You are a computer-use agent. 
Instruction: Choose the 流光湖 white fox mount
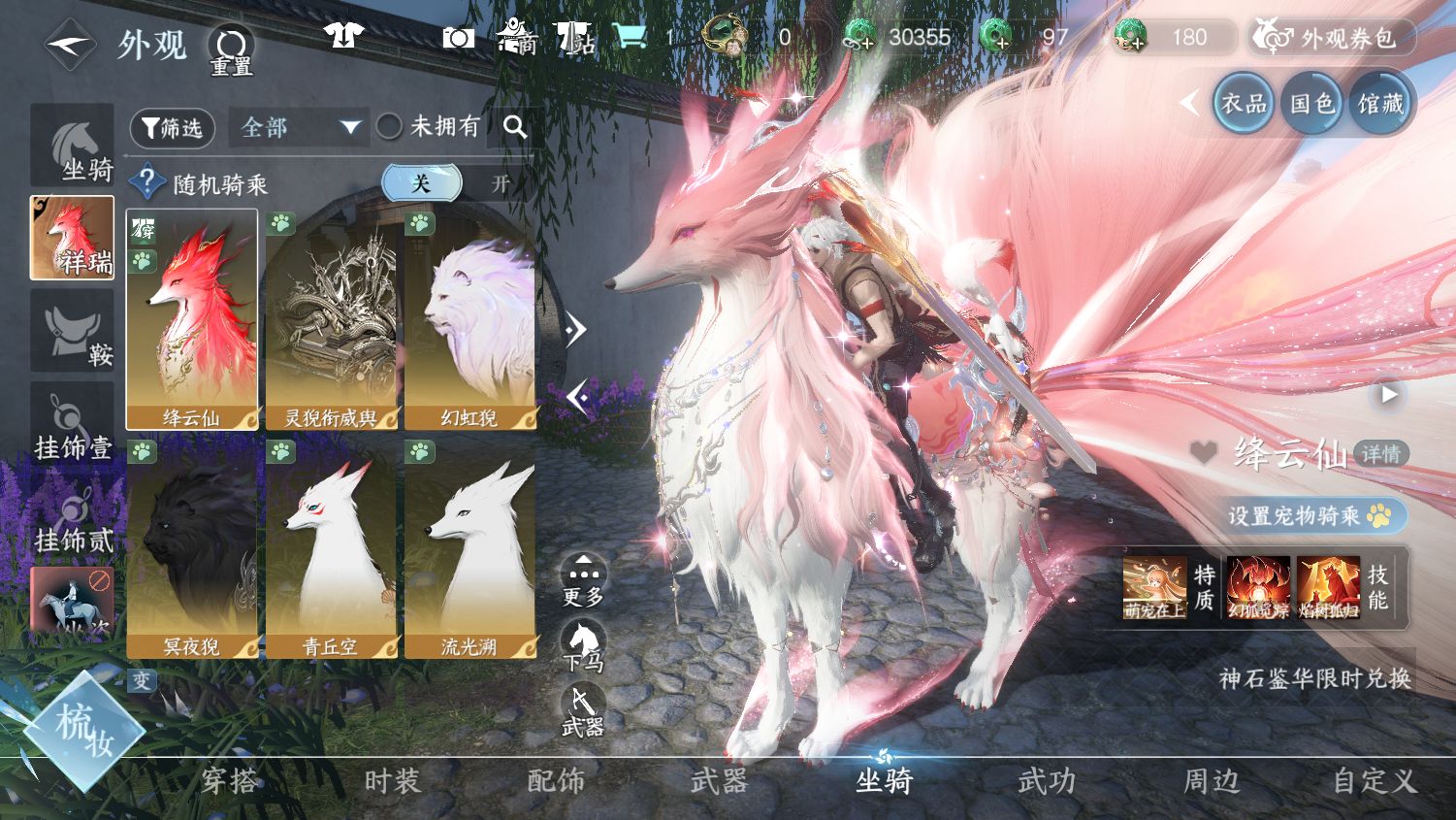[469, 547]
